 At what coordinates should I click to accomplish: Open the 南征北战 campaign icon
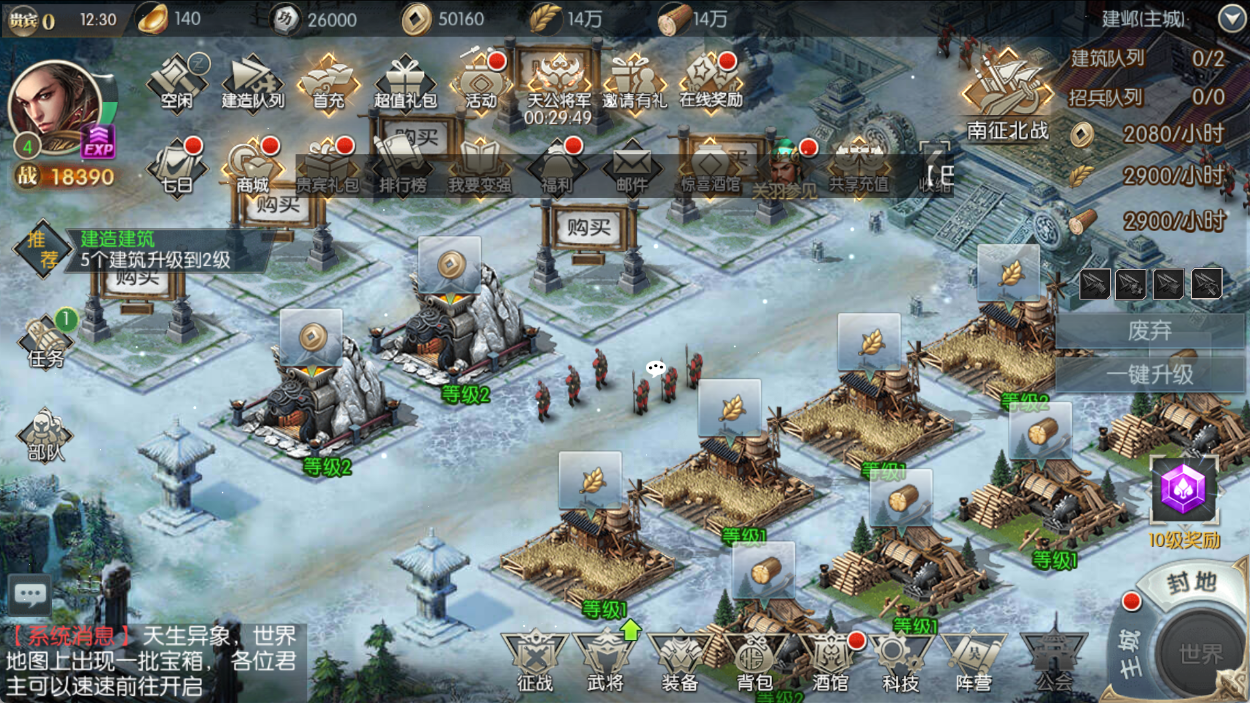pyautogui.click(x=1007, y=95)
